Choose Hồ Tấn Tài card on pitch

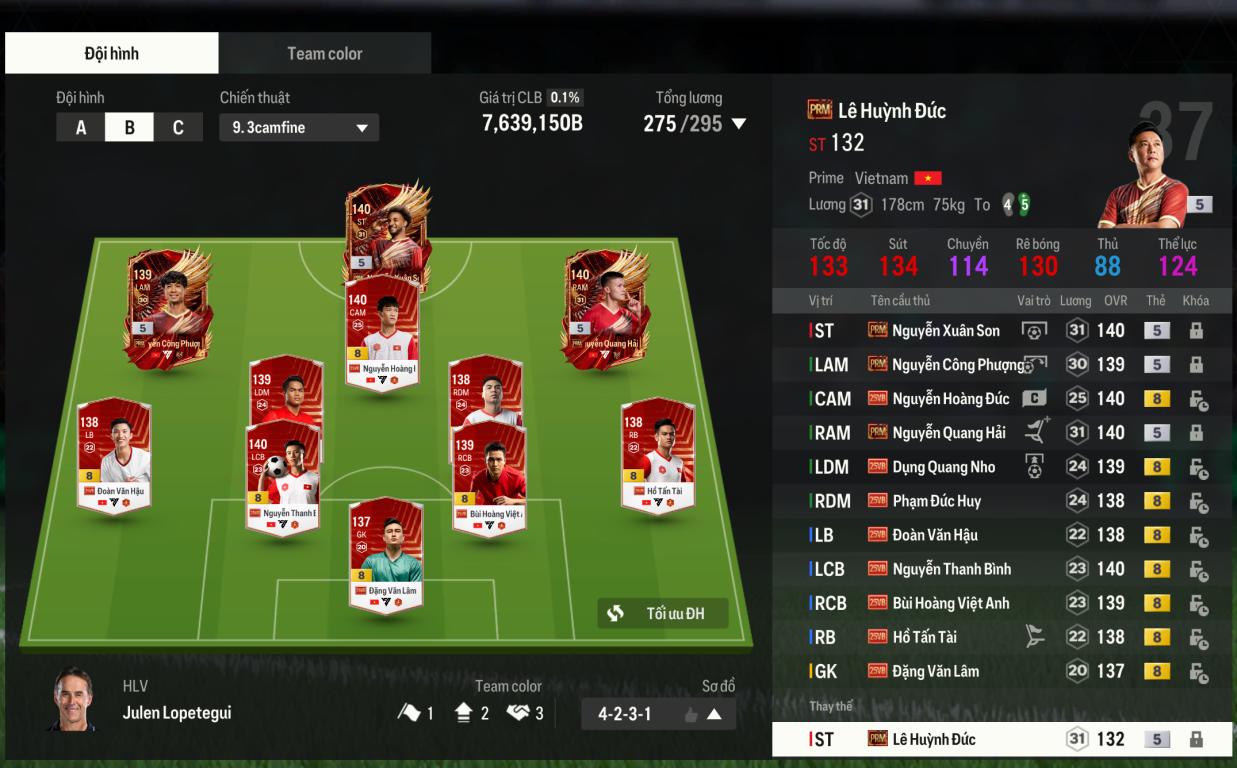(657, 455)
